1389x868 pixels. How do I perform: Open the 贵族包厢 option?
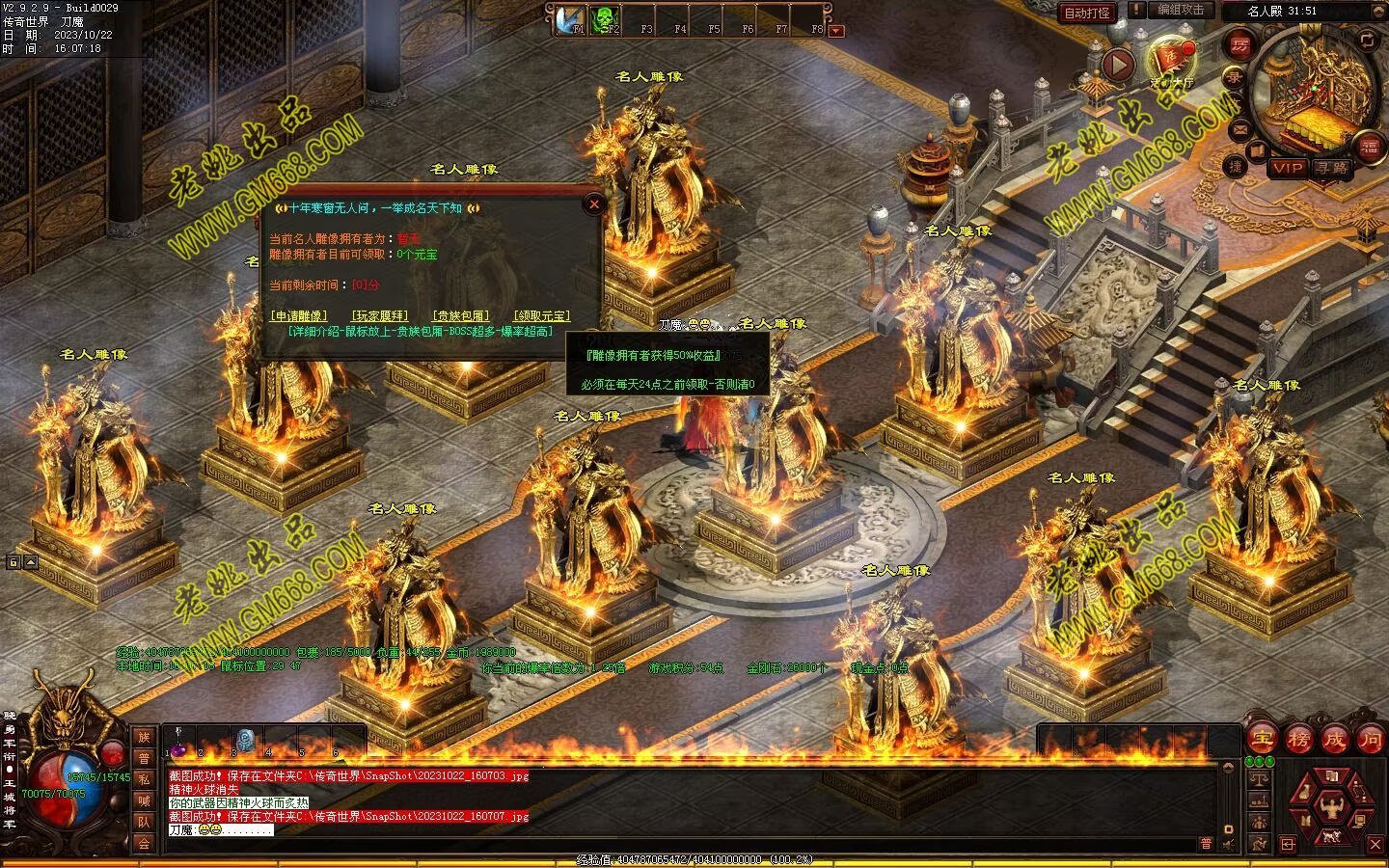tap(460, 316)
